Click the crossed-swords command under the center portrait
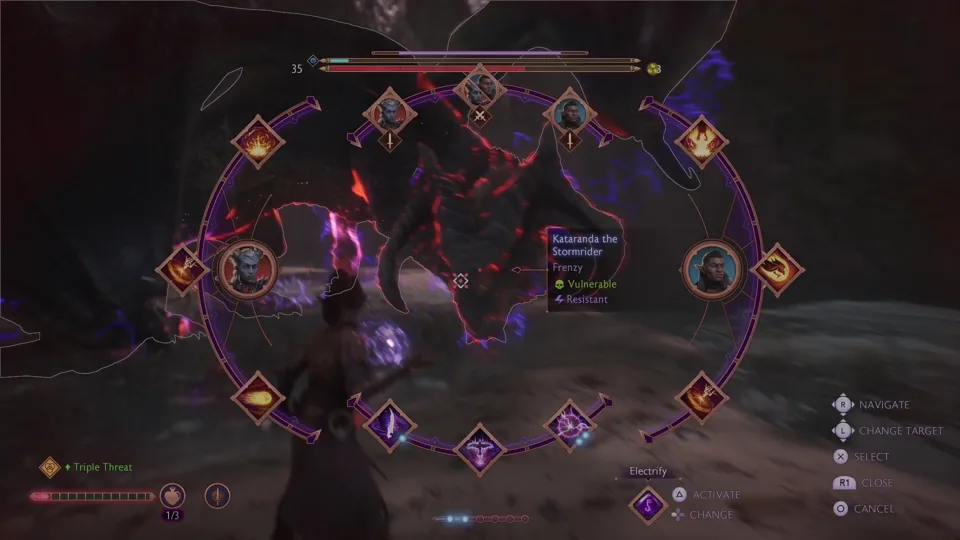 (480, 115)
